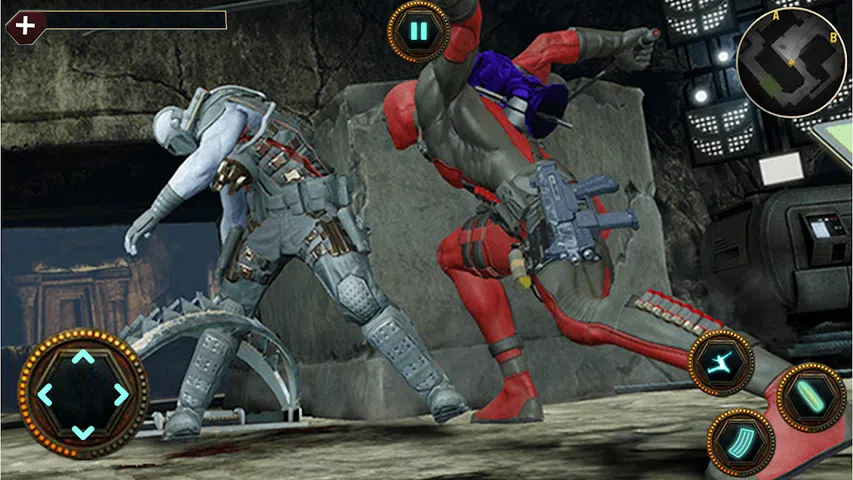The width and height of the screenshot is (853, 480).
Task: Tap the jump-kick figure action button
Action: point(721,362)
